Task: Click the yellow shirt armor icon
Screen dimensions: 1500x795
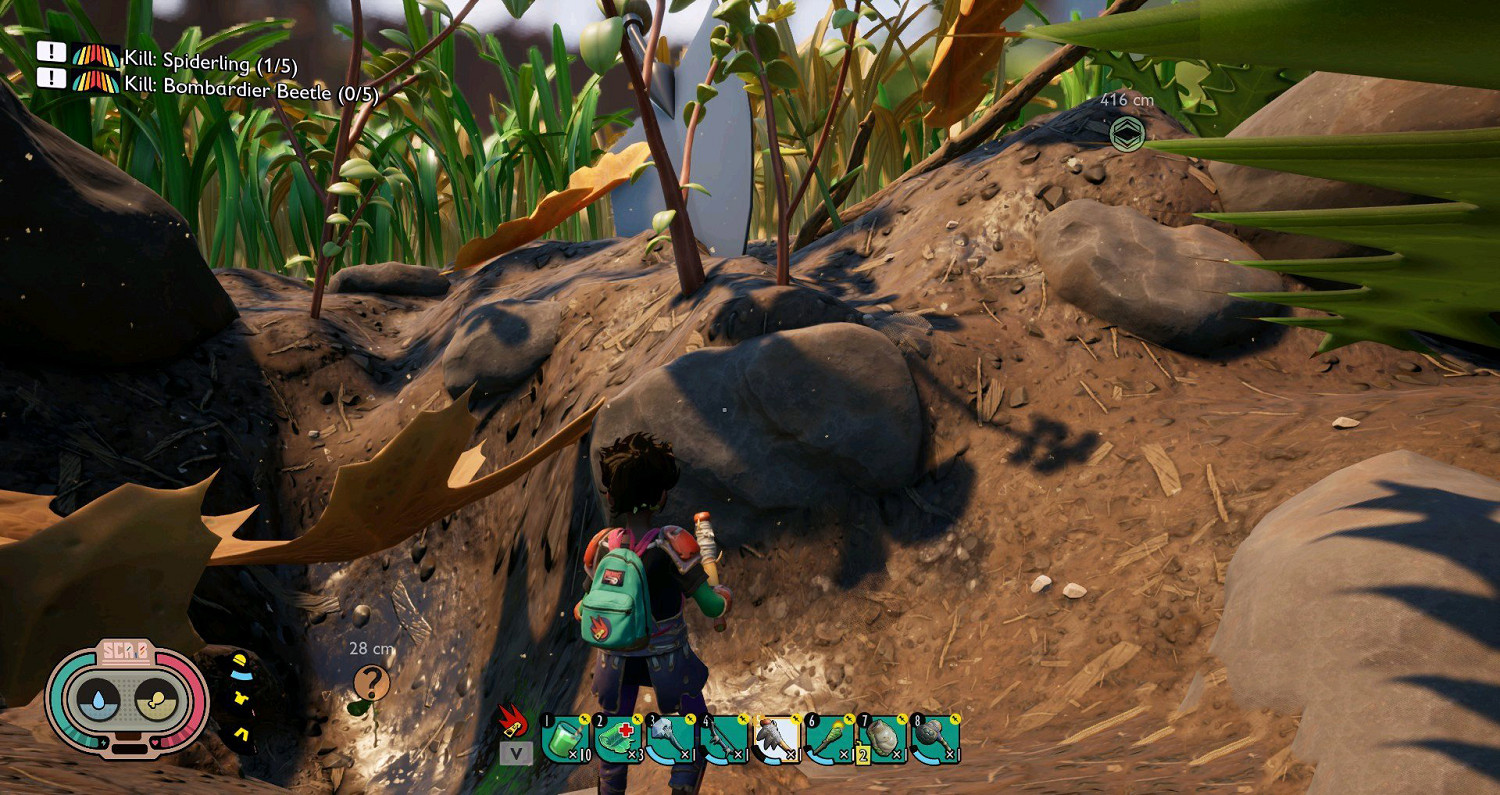Action: [x=242, y=697]
